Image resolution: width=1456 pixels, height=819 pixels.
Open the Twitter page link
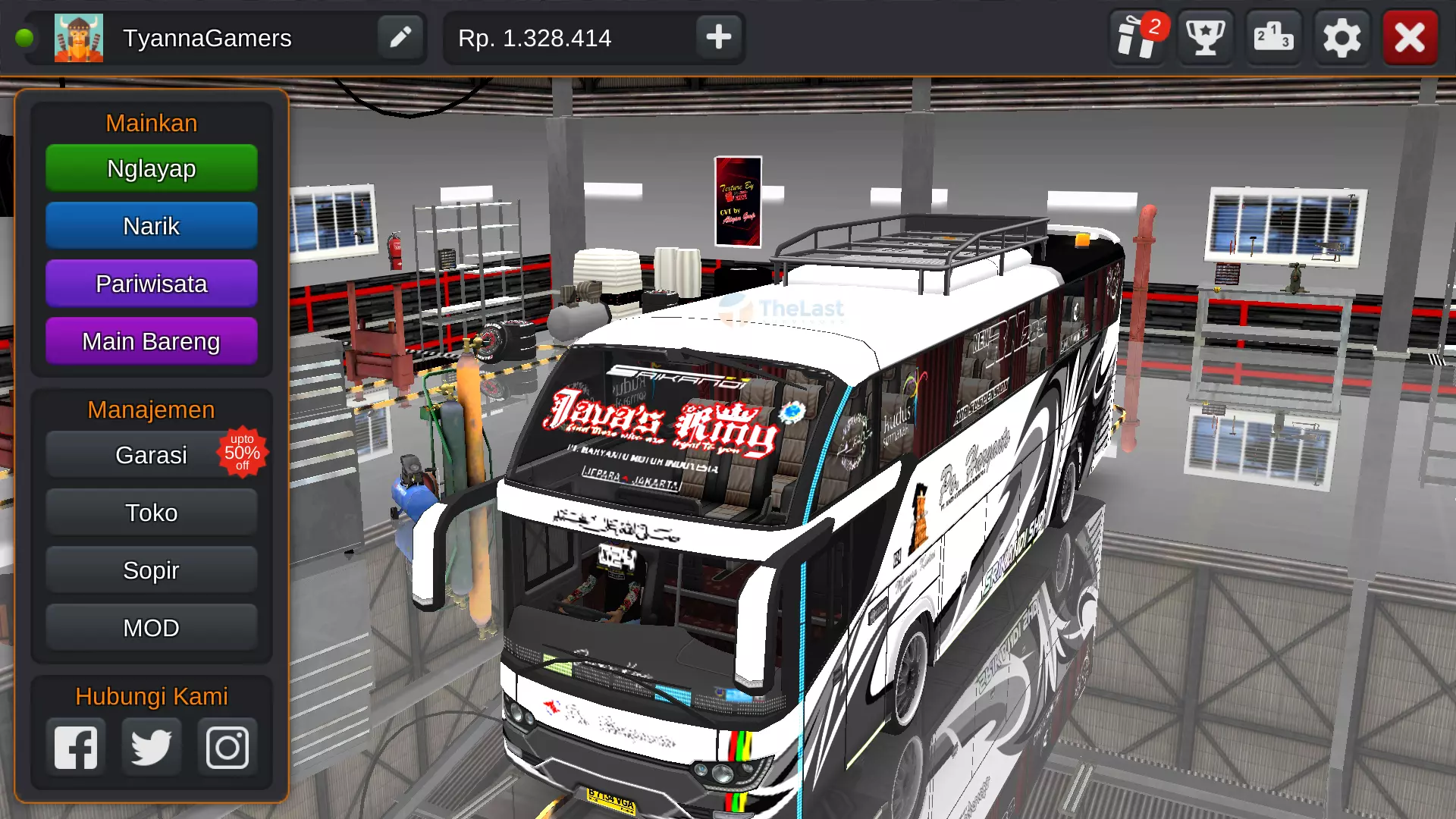click(x=151, y=746)
